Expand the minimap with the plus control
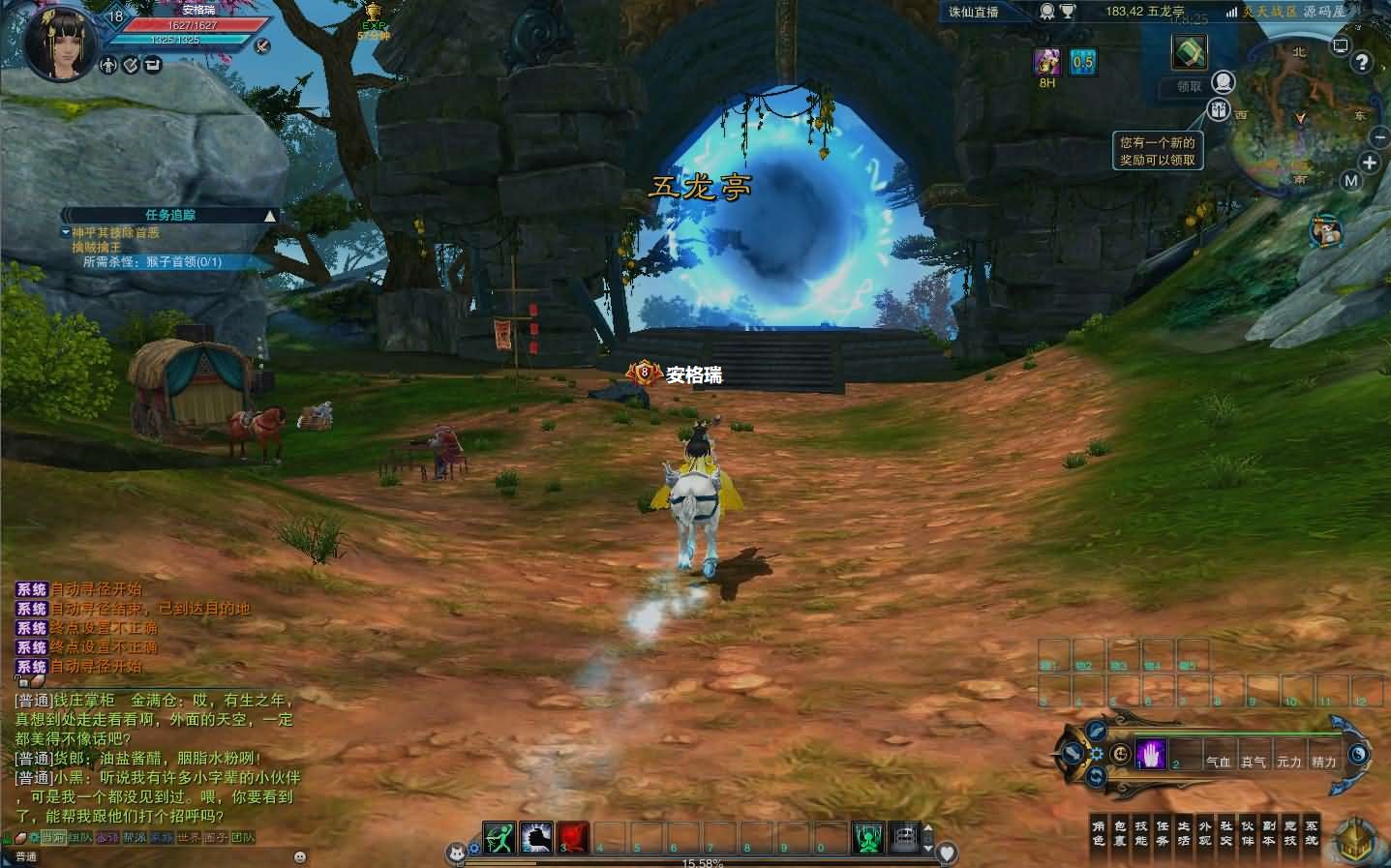The image size is (1391, 868). click(1372, 164)
